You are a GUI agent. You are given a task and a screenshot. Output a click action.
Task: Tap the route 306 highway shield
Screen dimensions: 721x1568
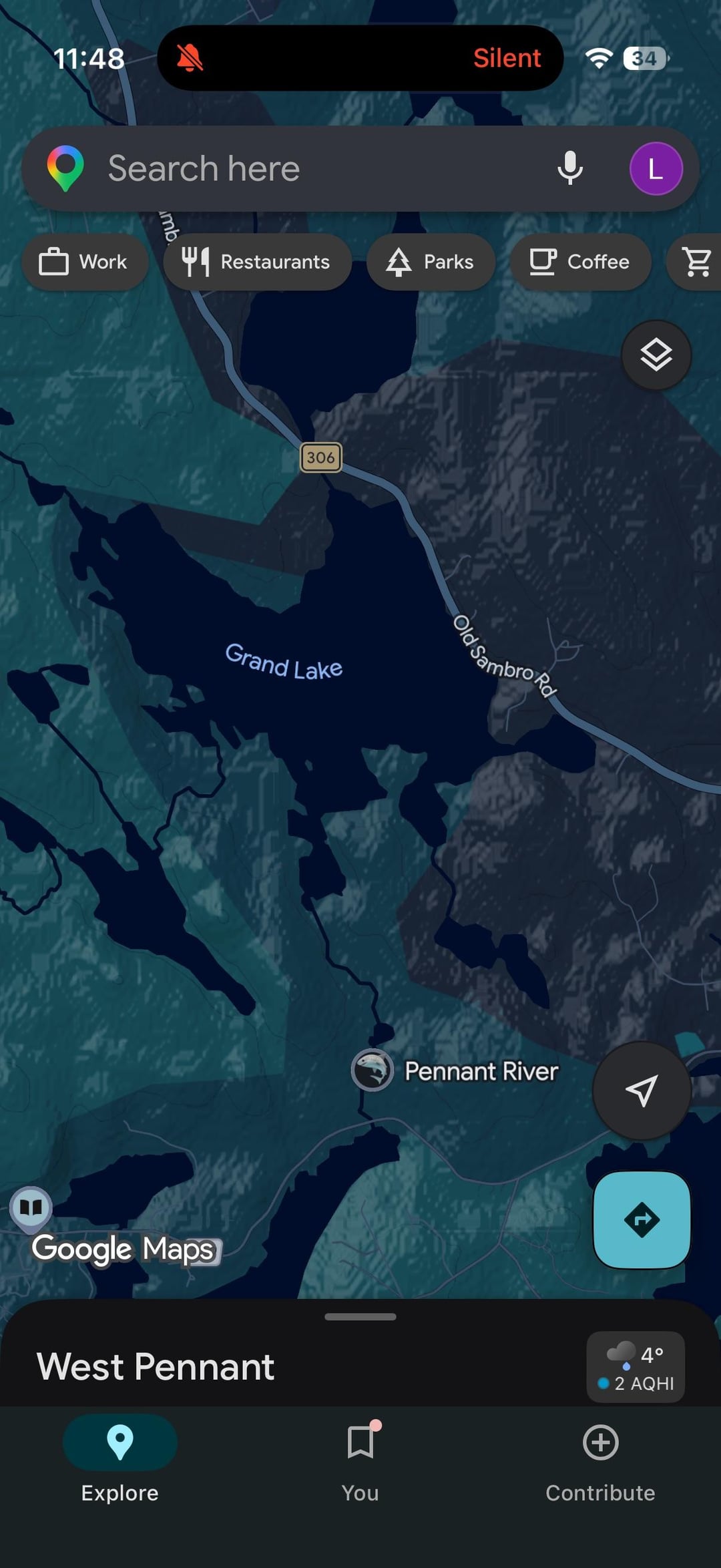click(321, 457)
